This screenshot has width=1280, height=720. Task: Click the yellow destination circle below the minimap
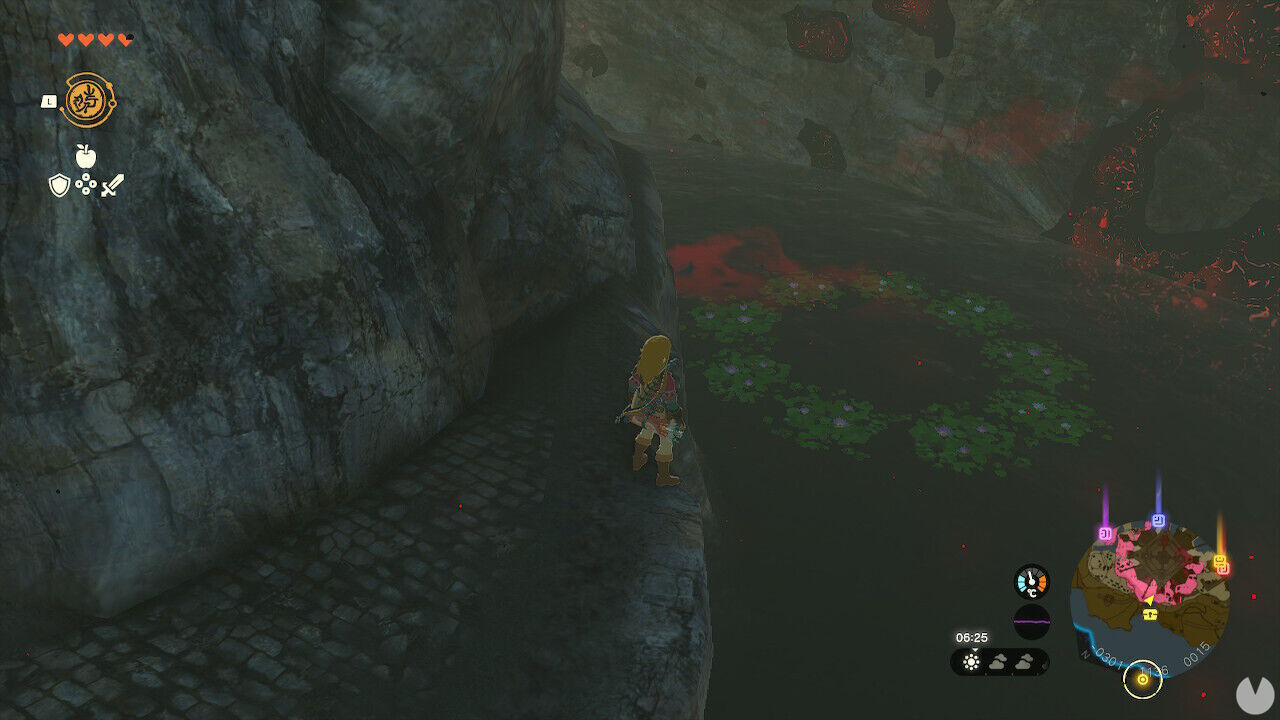point(1143,680)
